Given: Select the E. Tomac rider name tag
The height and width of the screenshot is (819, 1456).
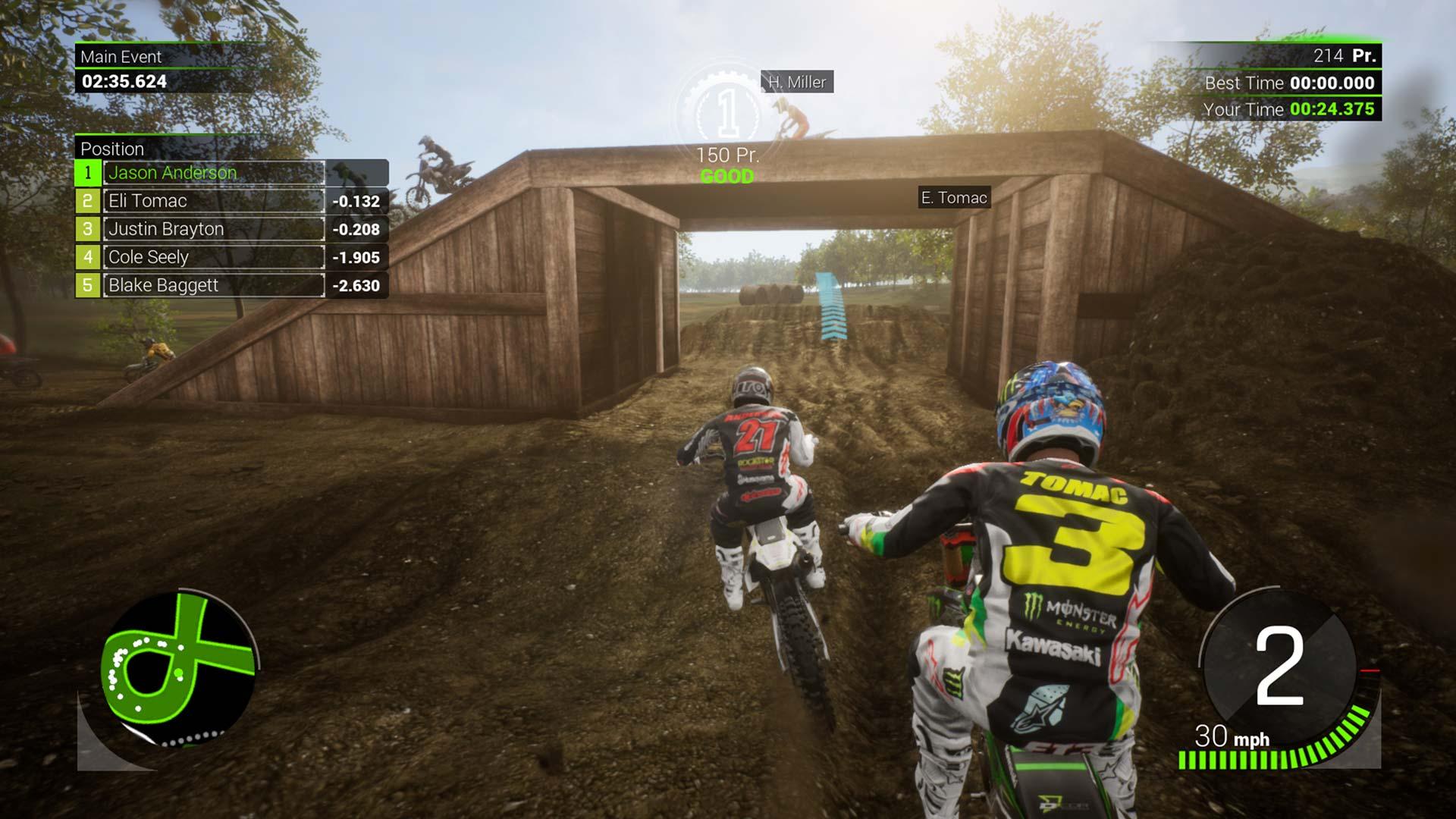Looking at the screenshot, I should [954, 198].
